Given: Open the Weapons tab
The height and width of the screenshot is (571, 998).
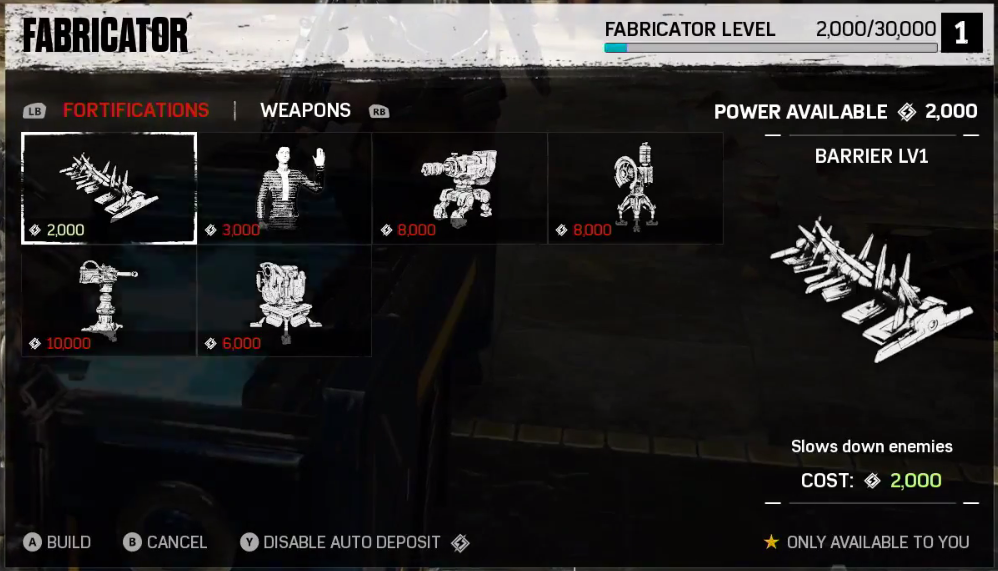Looking at the screenshot, I should pyautogui.click(x=305, y=111).
